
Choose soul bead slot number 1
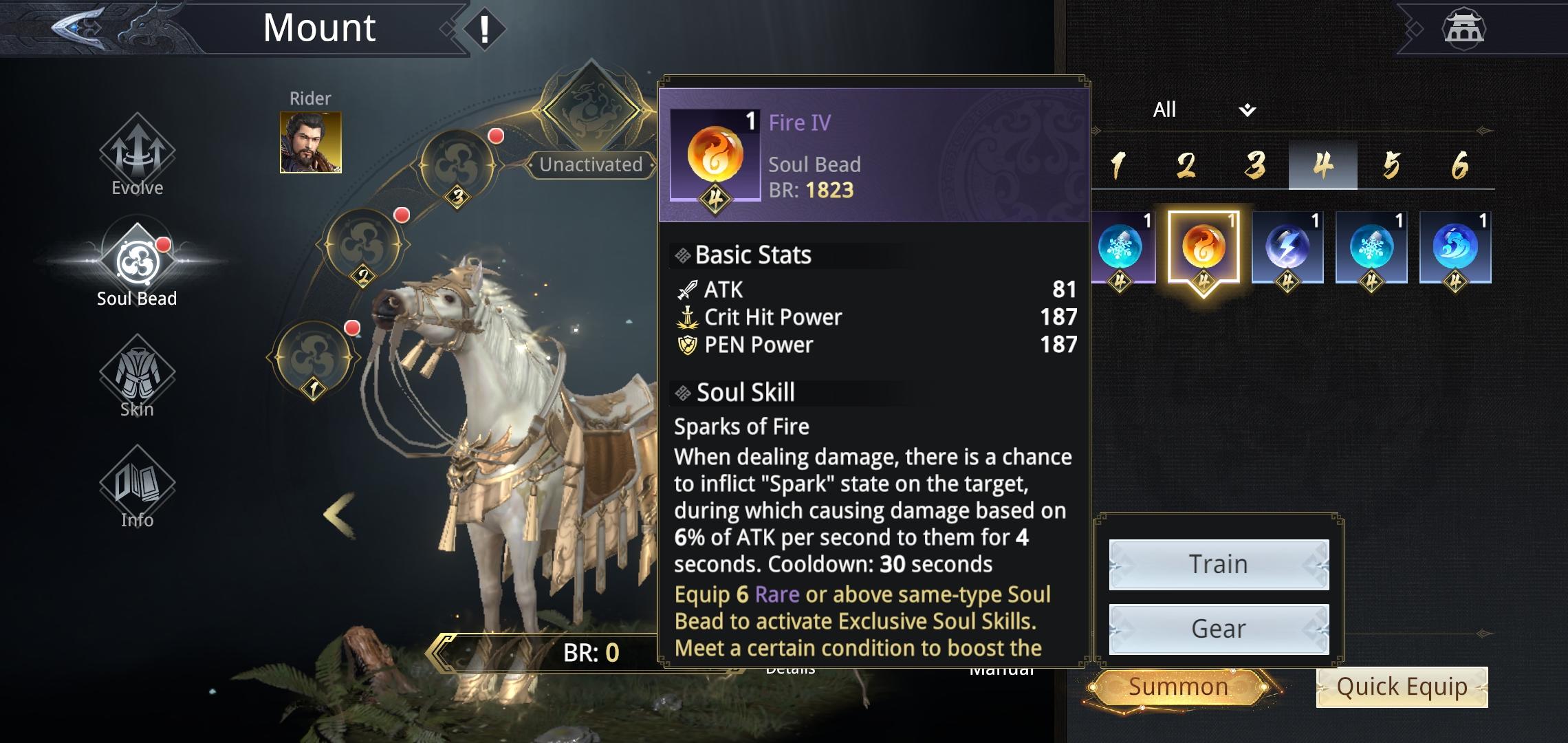tap(314, 359)
